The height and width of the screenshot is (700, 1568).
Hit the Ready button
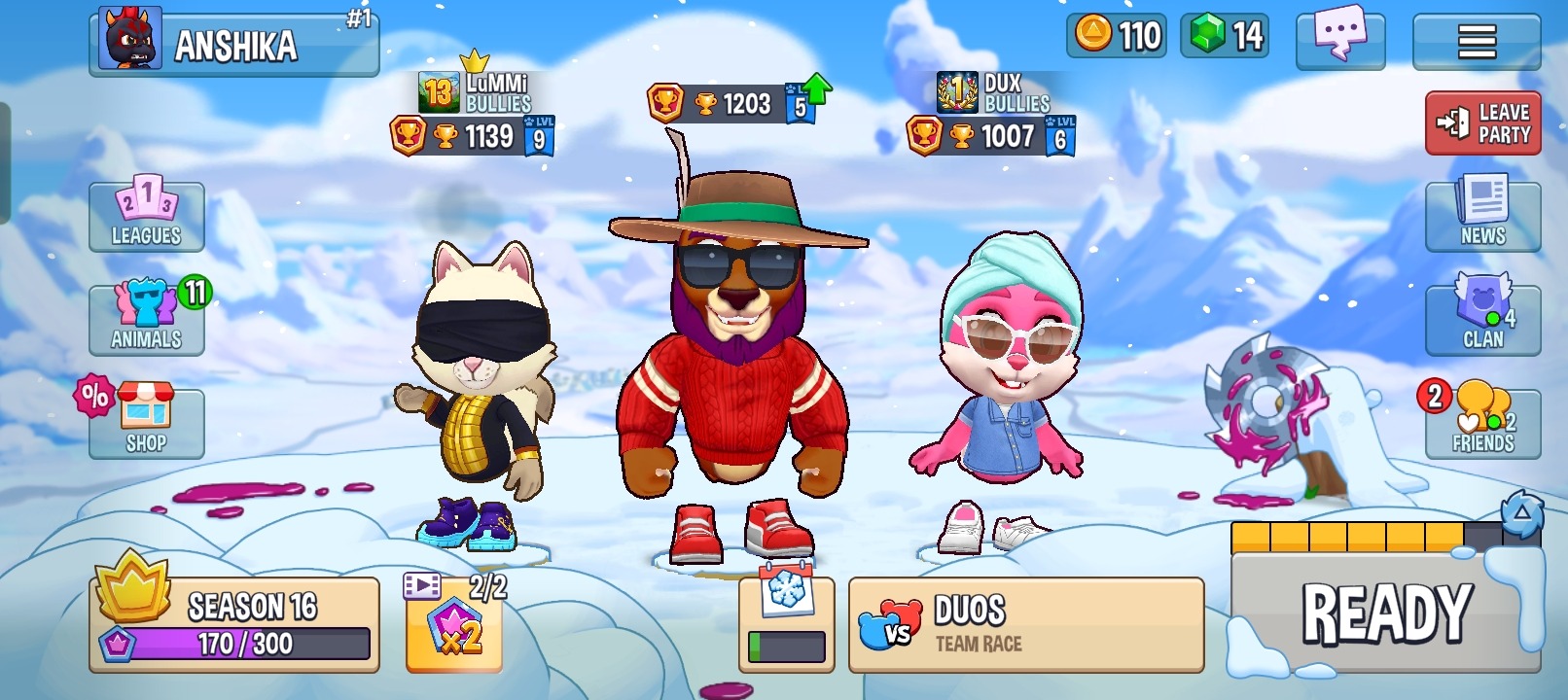click(1385, 612)
